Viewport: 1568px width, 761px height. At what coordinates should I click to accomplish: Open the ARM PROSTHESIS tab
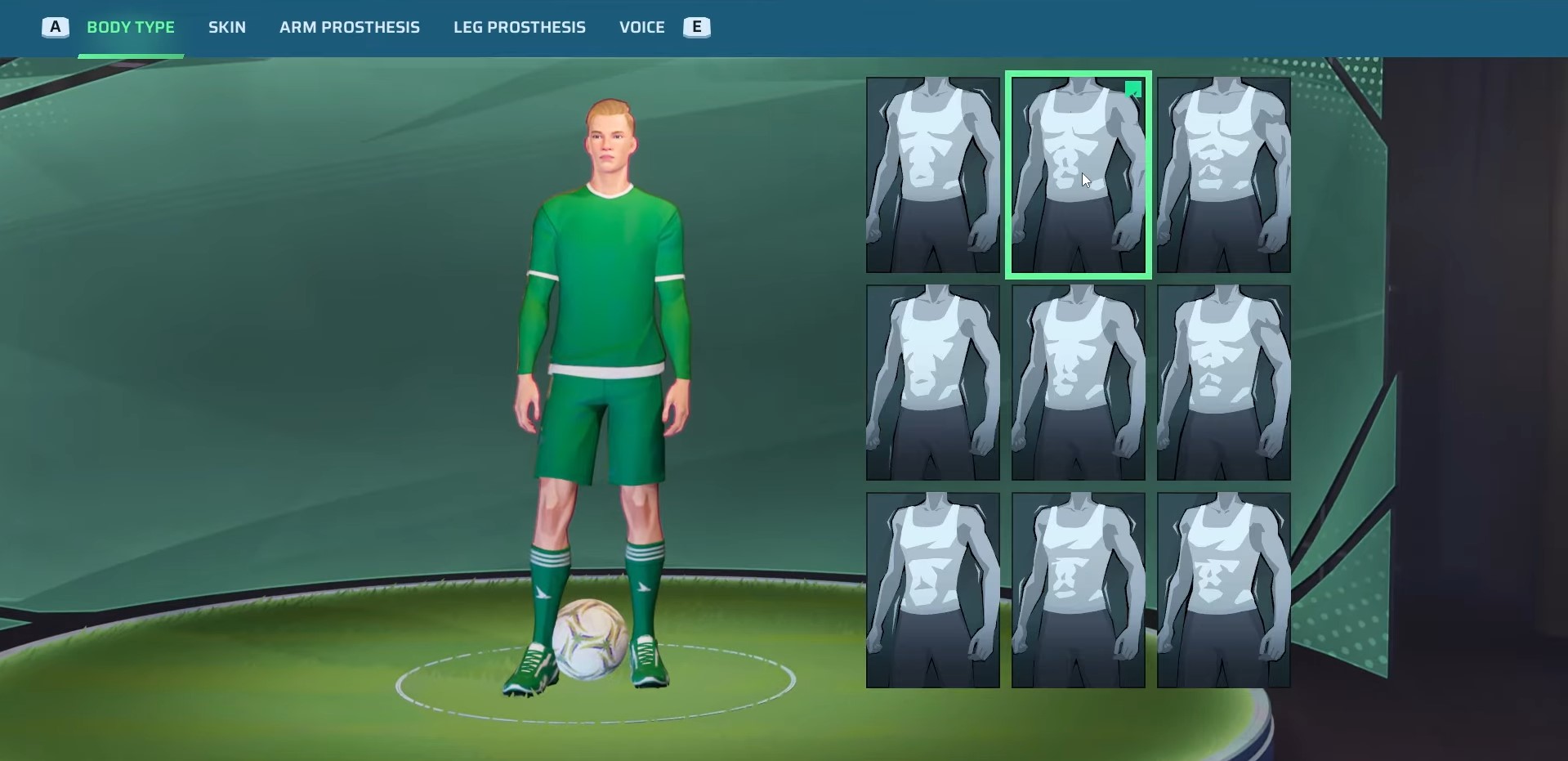tap(350, 27)
